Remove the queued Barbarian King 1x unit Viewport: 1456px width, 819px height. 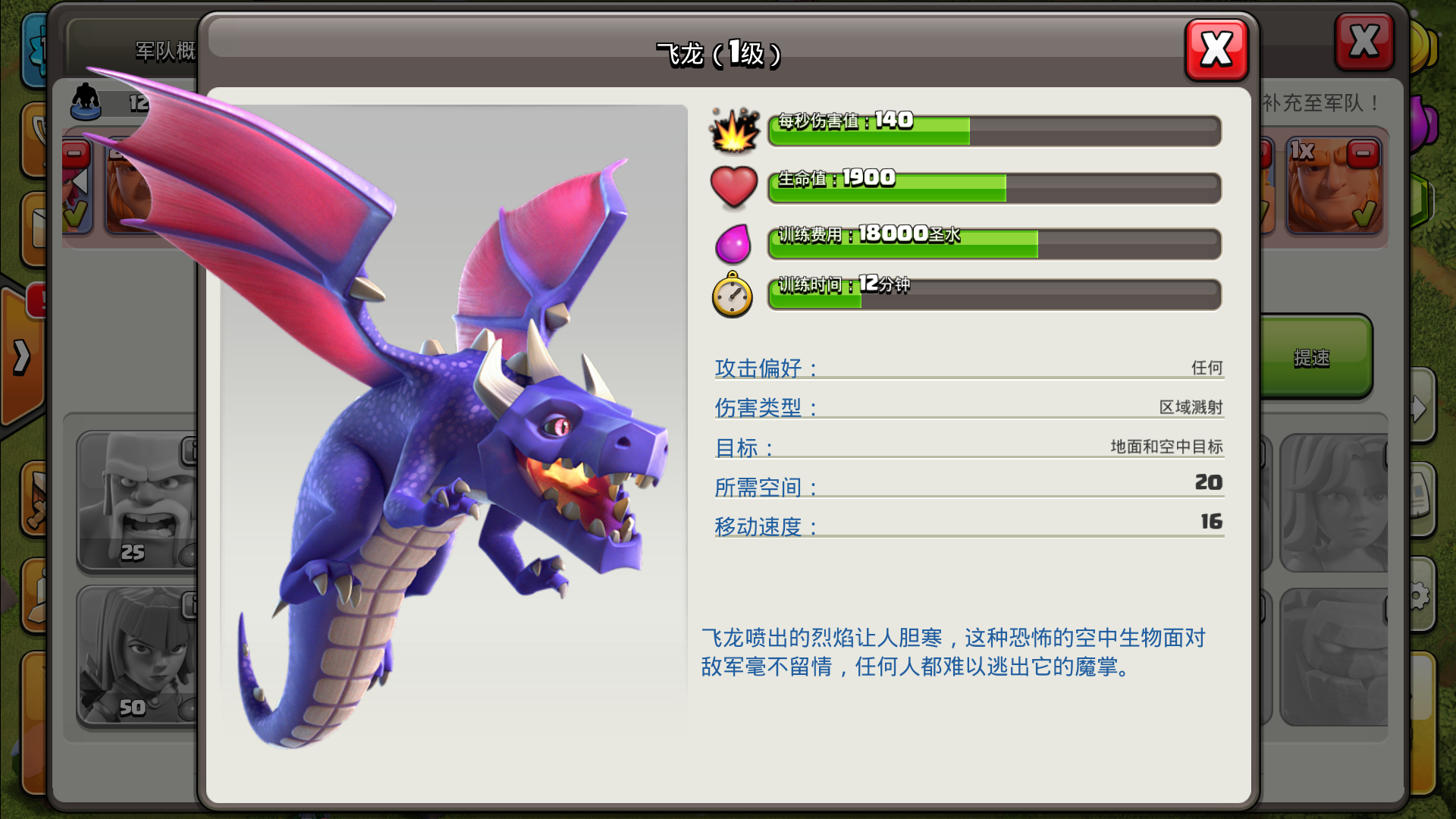point(1363,154)
